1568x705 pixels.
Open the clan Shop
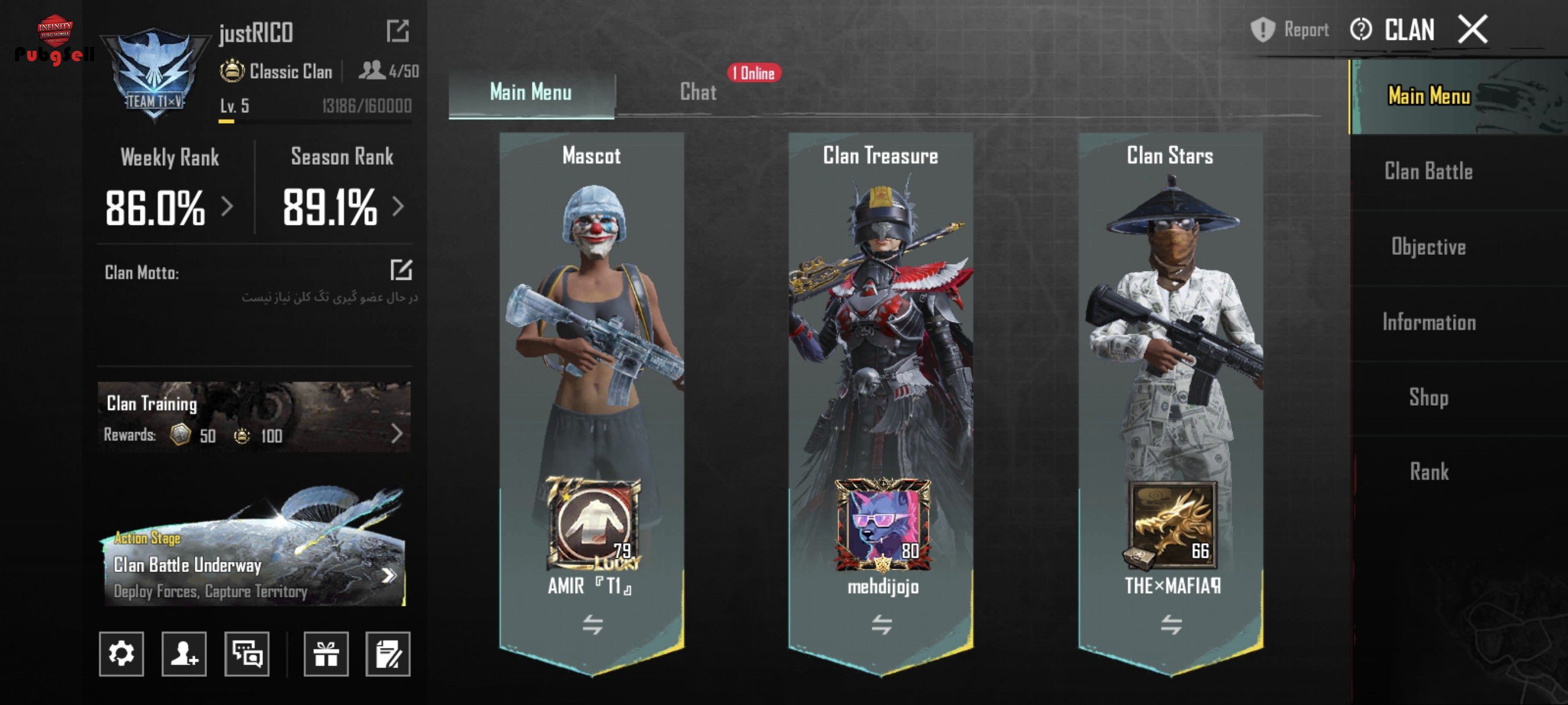point(1428,397)
